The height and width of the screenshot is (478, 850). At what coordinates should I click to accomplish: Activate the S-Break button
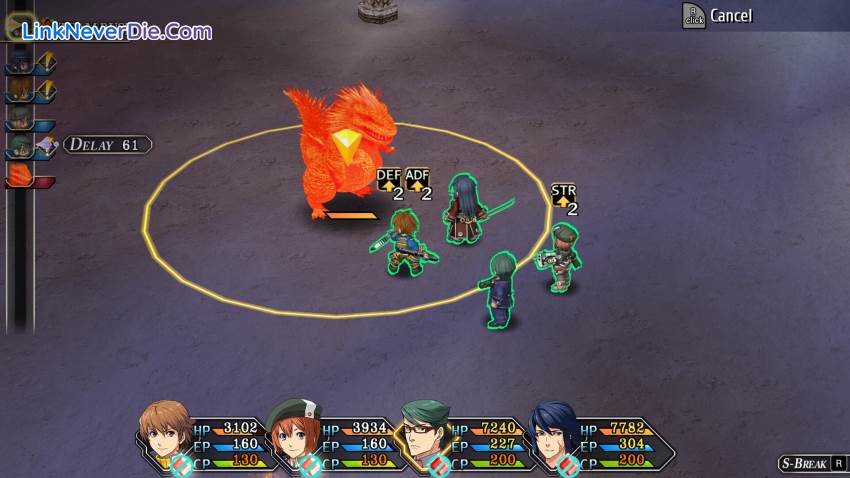tap(812, 463)
